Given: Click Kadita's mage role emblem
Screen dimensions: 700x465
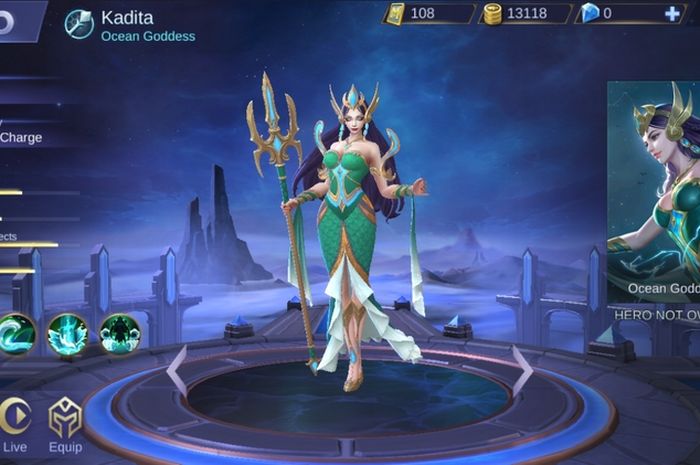Looking at the screenshot, I should click(79, 23).
